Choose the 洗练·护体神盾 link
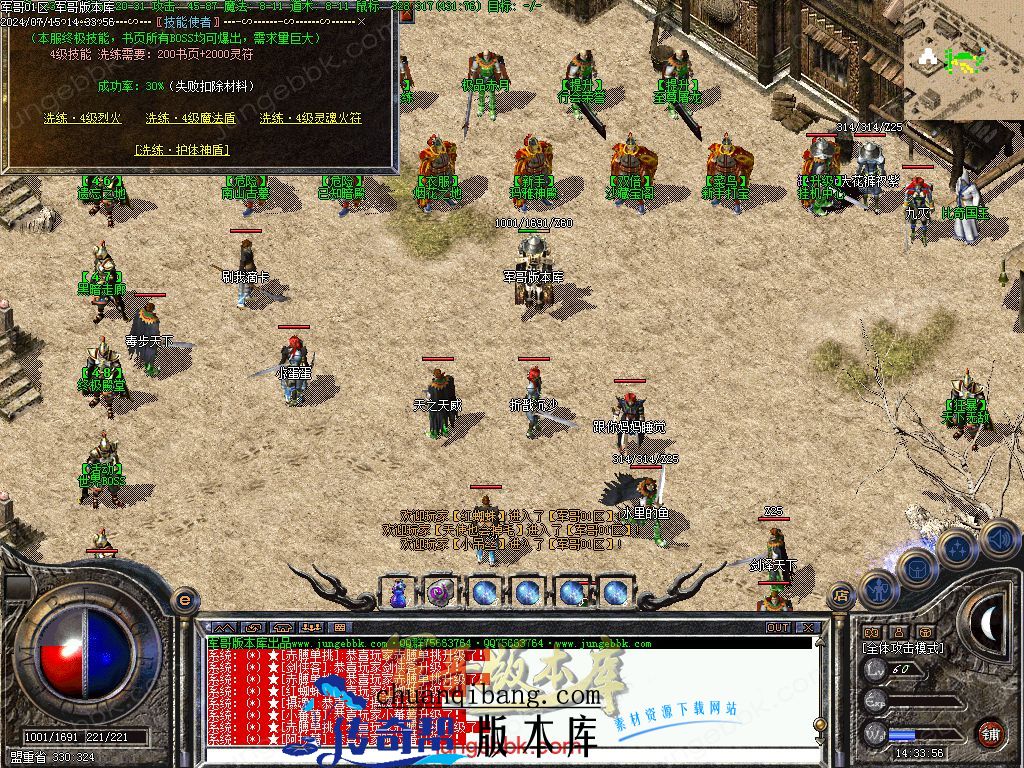 point(182,150)
